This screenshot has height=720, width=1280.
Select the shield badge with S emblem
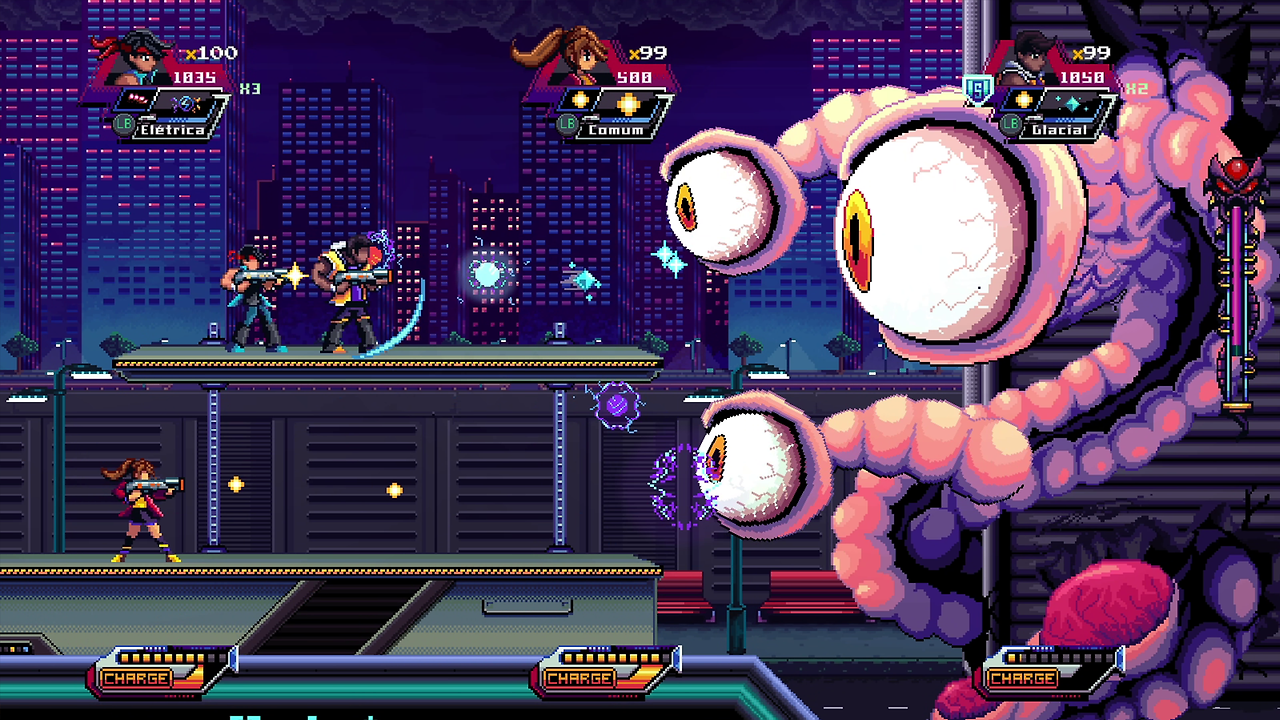978,88
